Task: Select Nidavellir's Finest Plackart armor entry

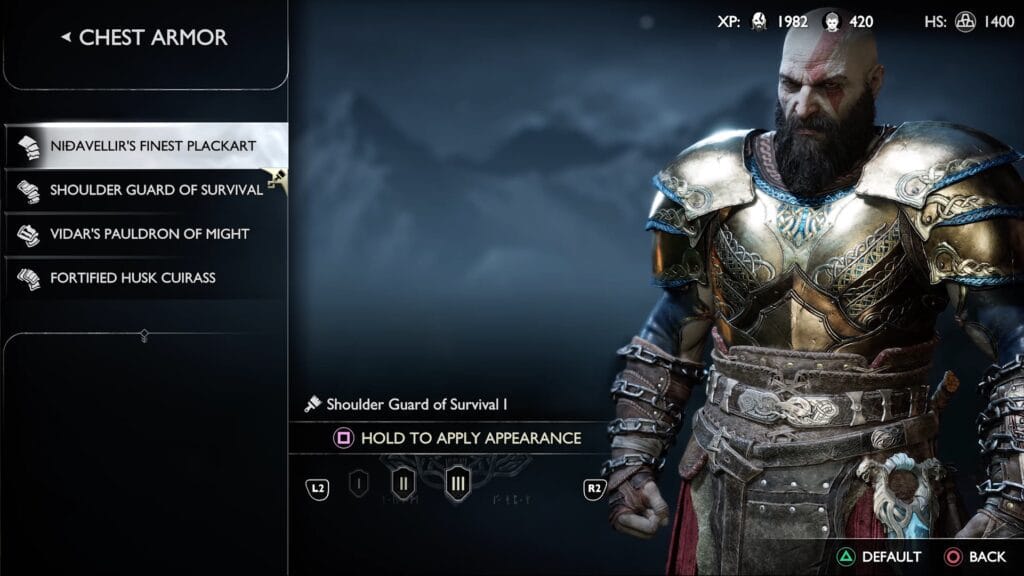Action: tap(145, 146)
